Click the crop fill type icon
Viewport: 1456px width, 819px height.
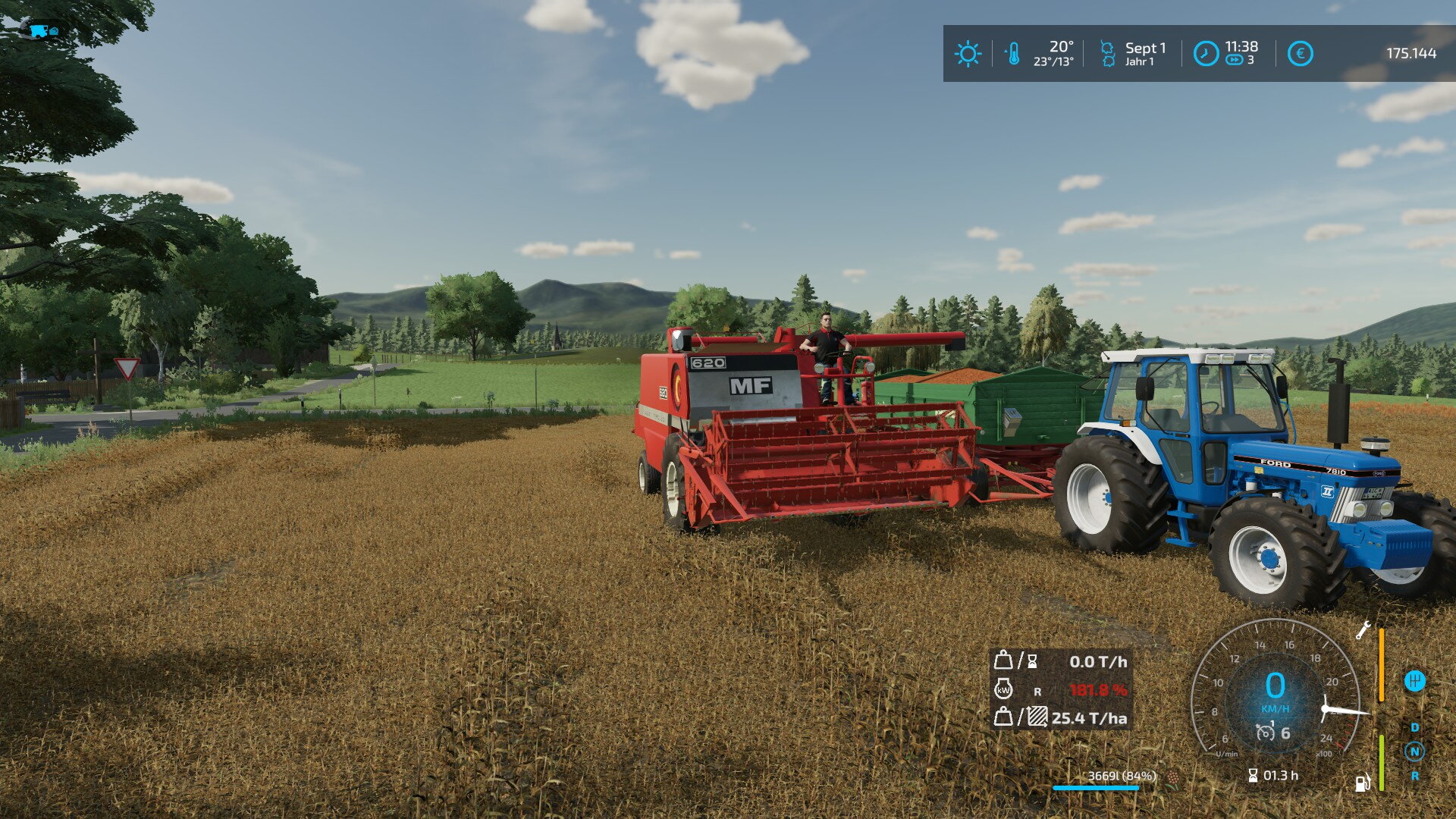[1174, 777]
